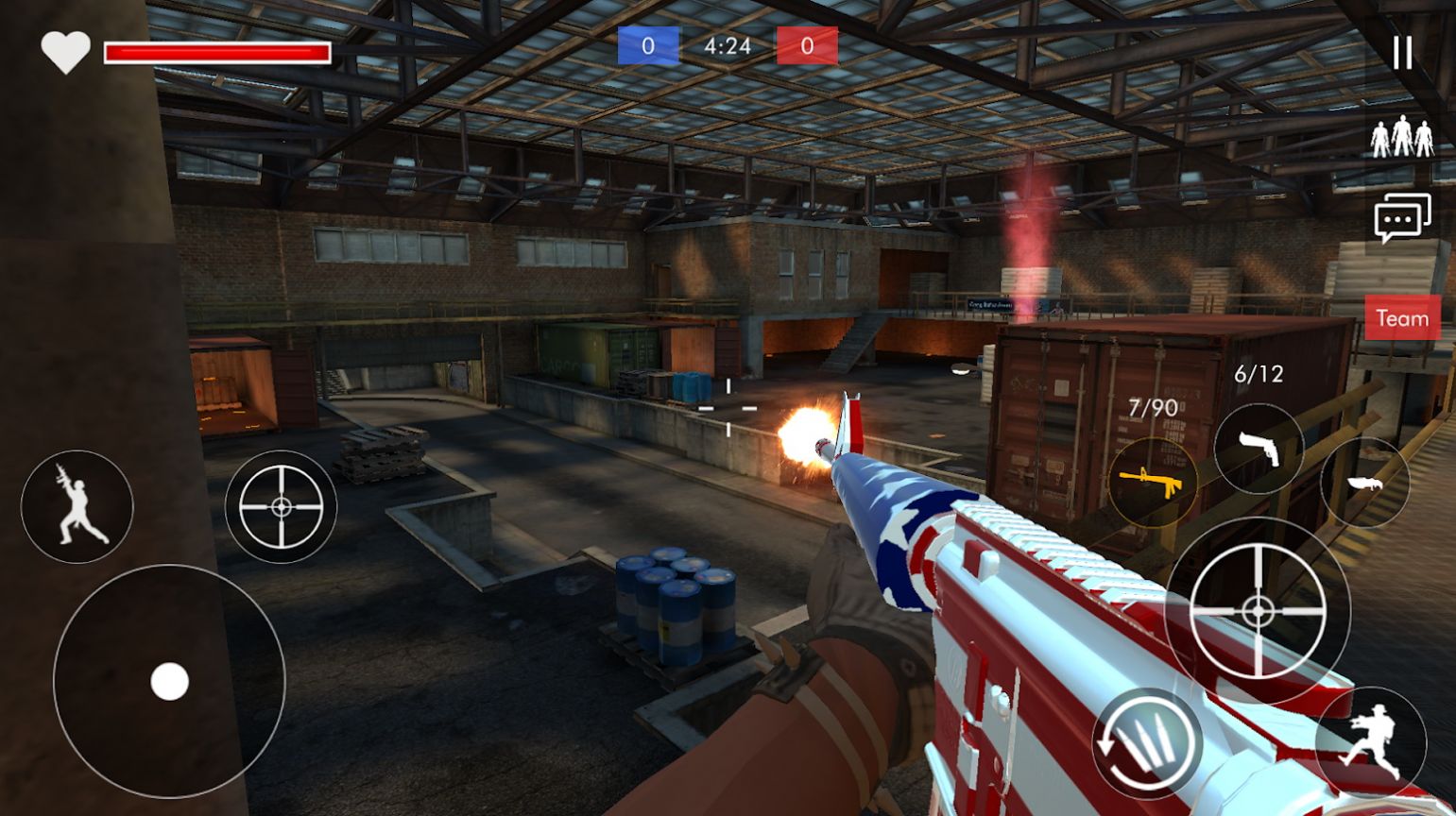Screen dimensions: 1456x816
Task: Pause the game with the pause icon
Action: point(1402,53)
